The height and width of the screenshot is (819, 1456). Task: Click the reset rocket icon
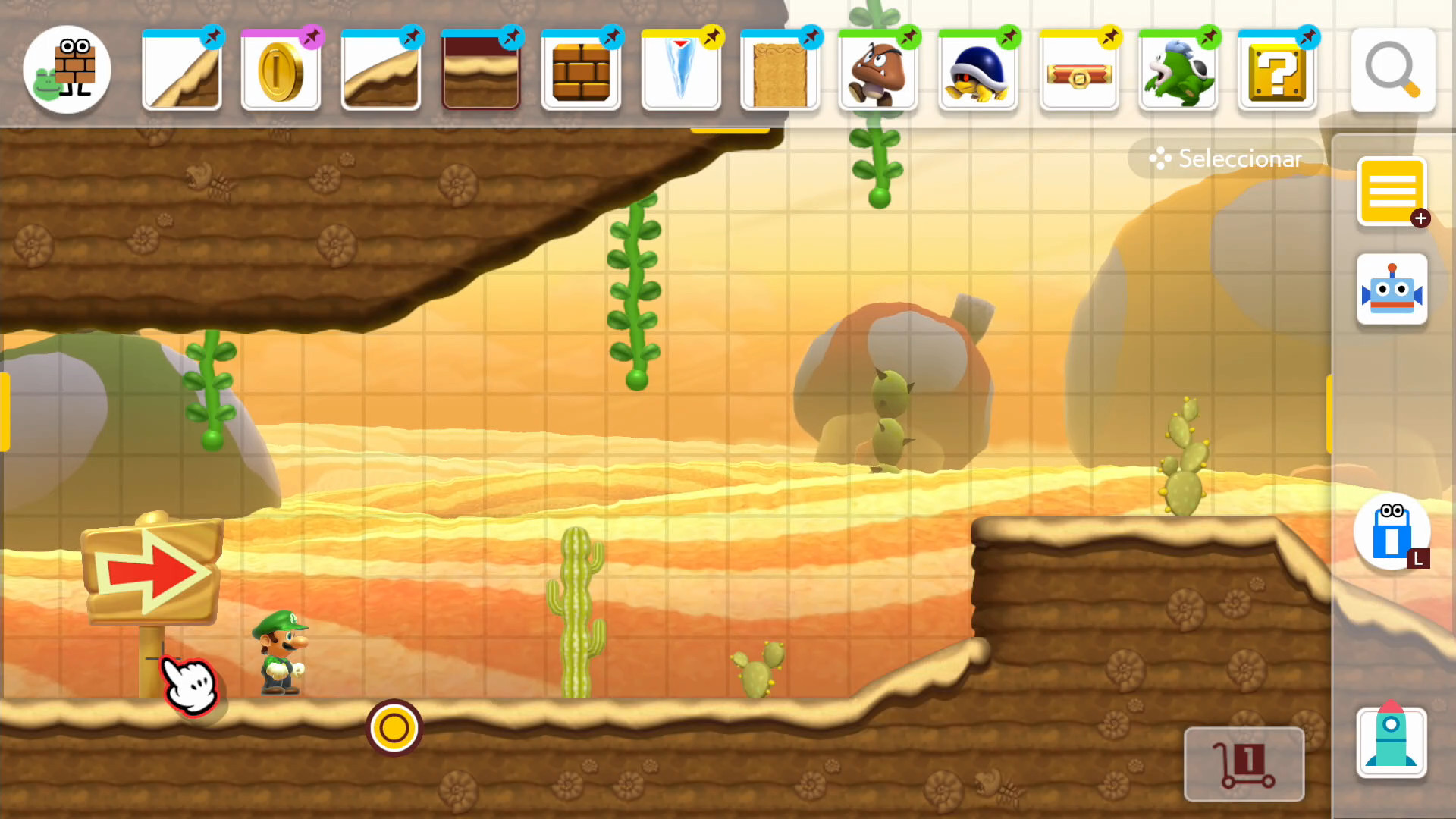tap(1391, 742)
